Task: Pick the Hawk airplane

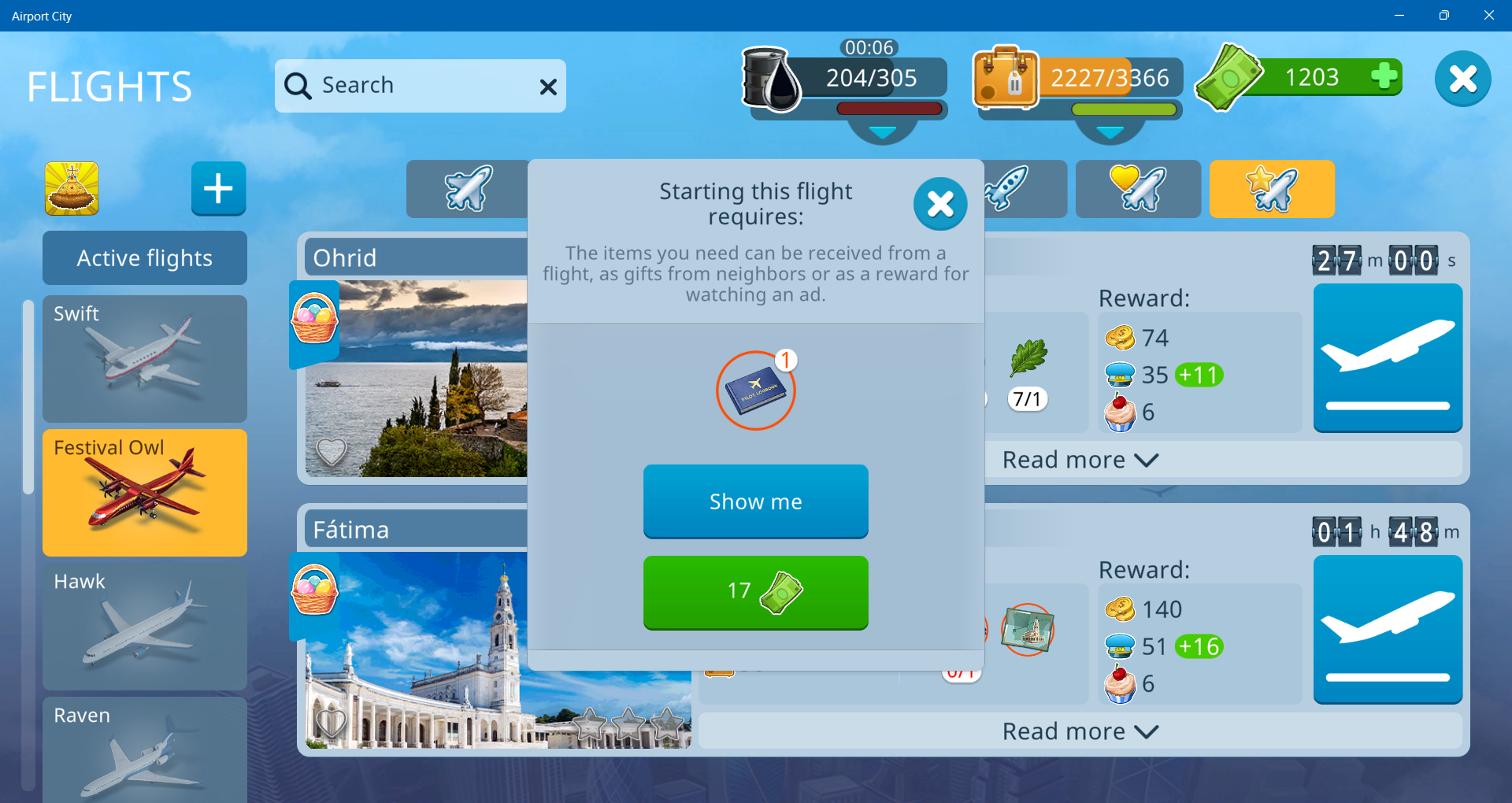Action: (x=145, y=626)
